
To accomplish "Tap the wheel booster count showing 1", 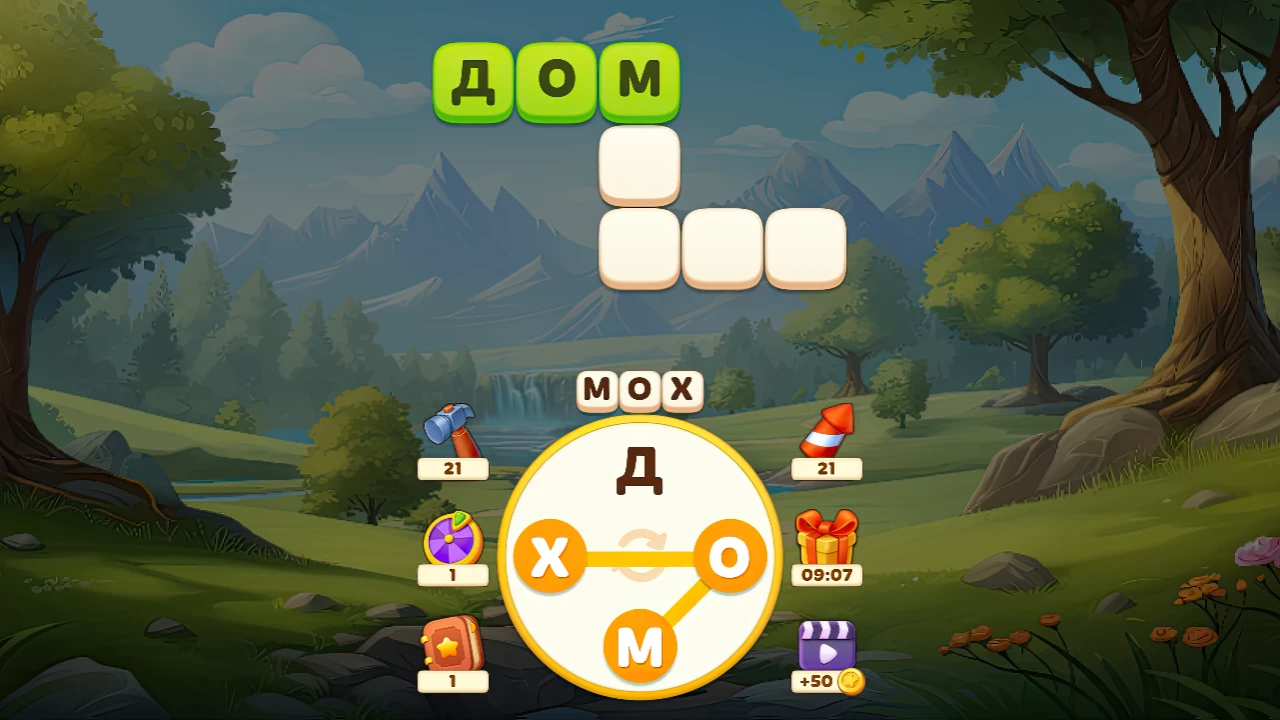I will (x=453, y=576).
